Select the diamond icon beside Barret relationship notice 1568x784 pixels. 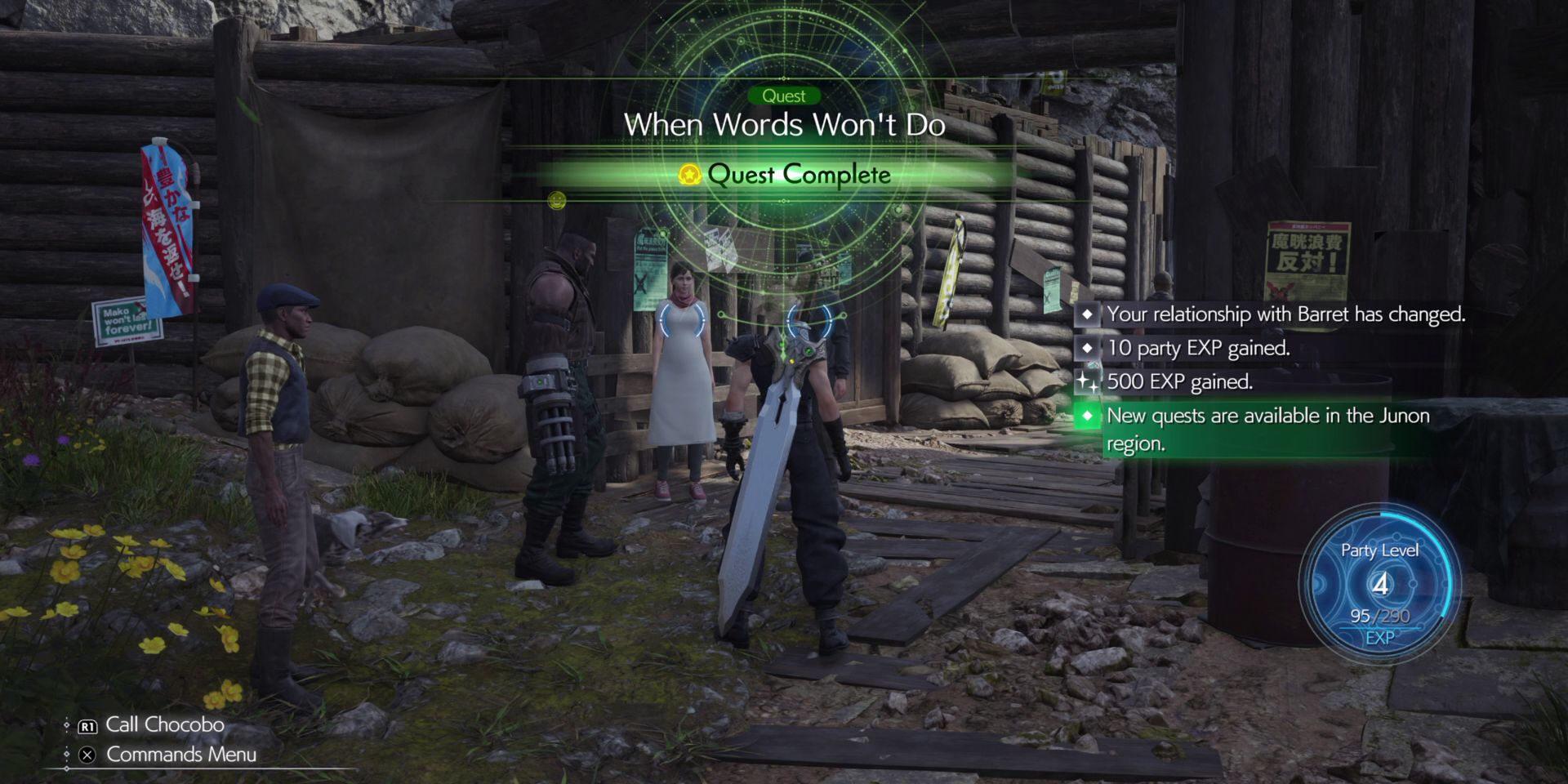click(1089, 314)
